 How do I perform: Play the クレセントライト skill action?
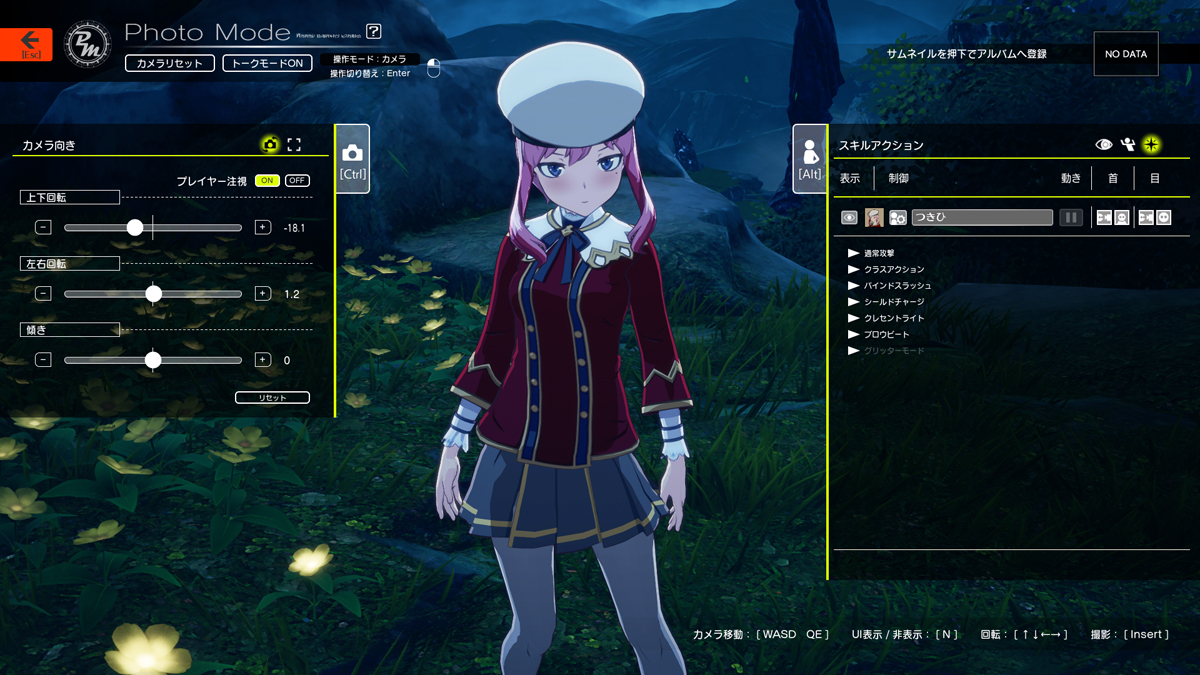pyautogui.click(x=854, y=318)
